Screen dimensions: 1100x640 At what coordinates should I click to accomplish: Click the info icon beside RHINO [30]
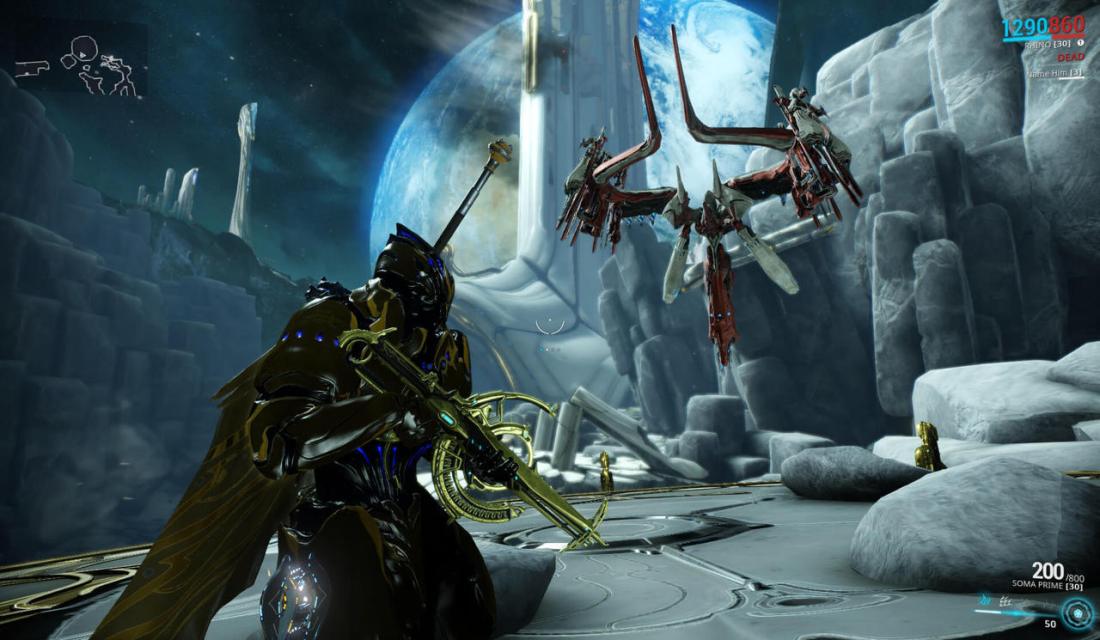coord(1081,43)
